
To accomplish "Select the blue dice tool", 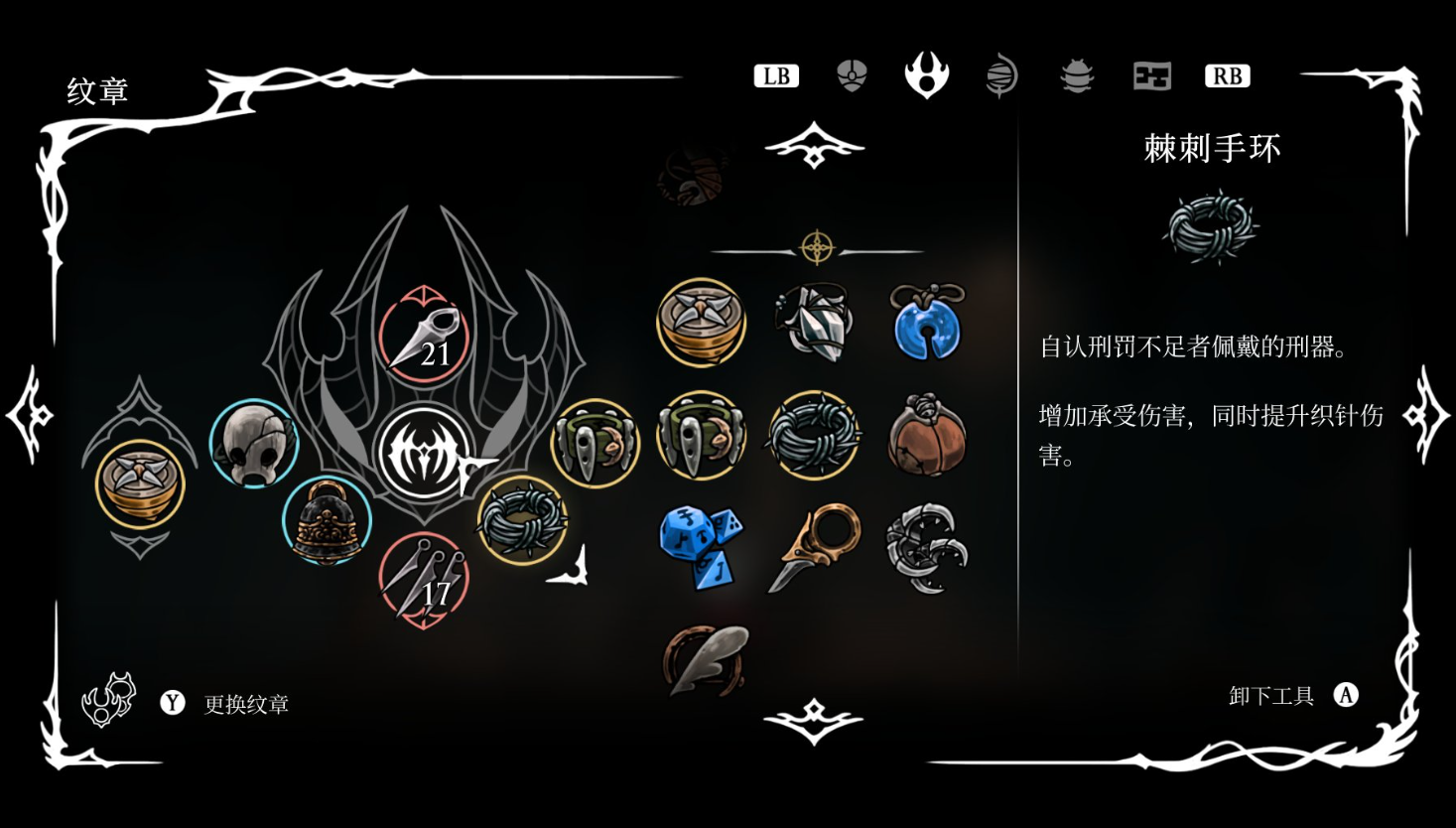I will pos(701,546).
